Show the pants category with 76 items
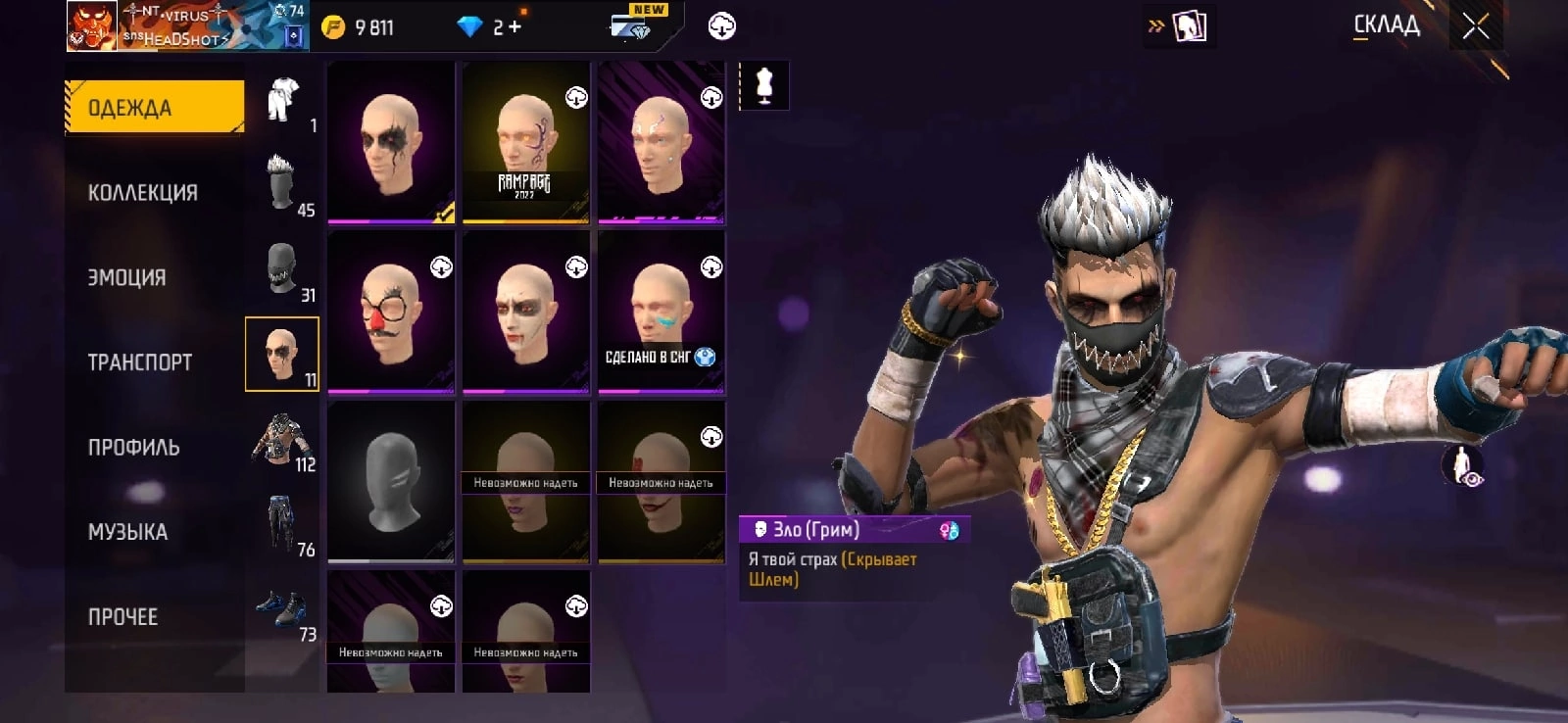Screen dimensions: 1568x723 pyautogui.click(x=282, y=524)
